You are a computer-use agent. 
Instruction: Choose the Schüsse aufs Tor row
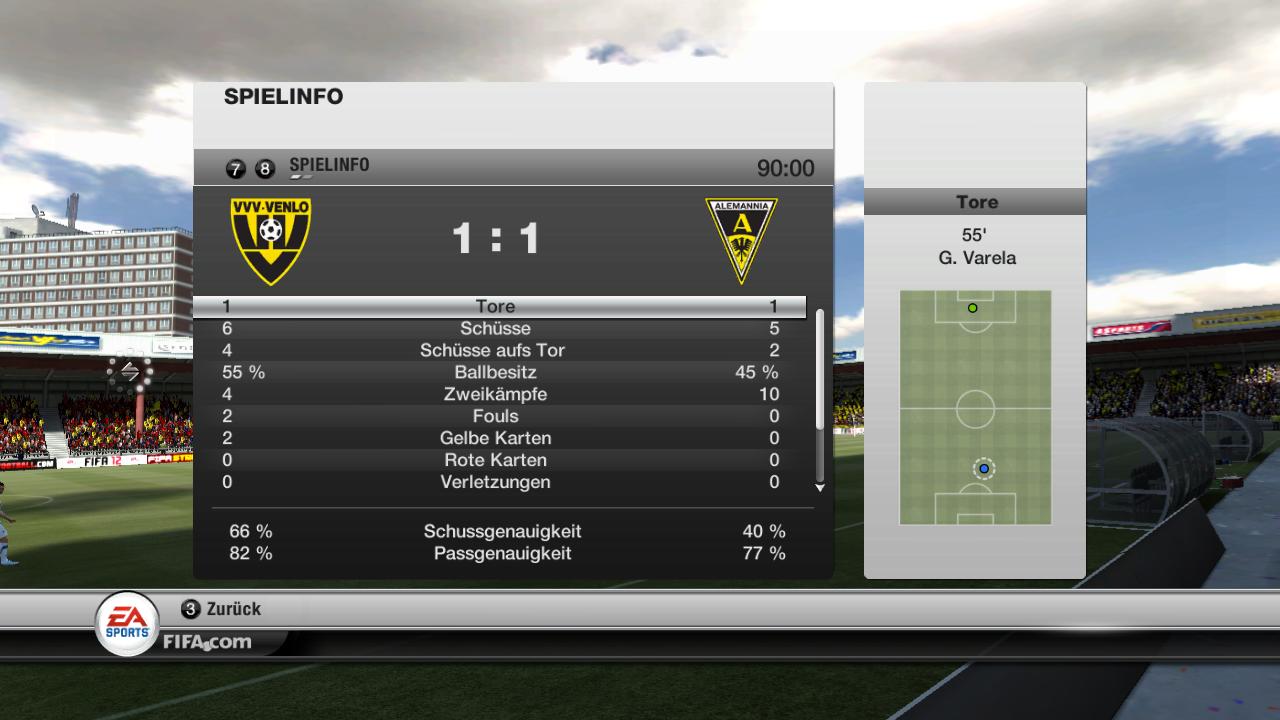pyautogui.click(x=497, y=350)
